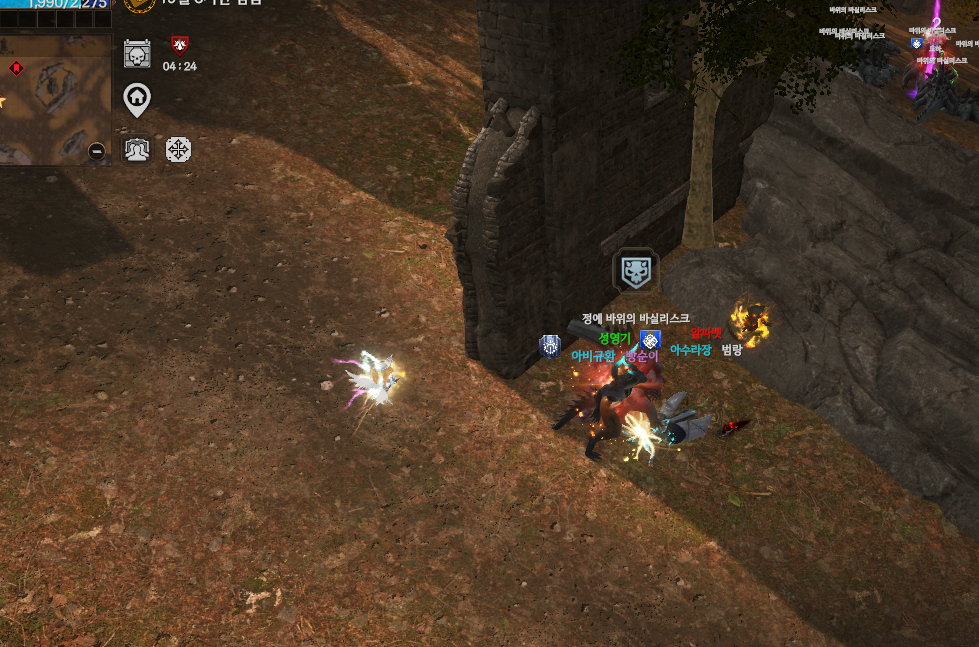Click the skull badge above the basilisk
The height and width of the screenshot is (647, 979).
point(635,271)
